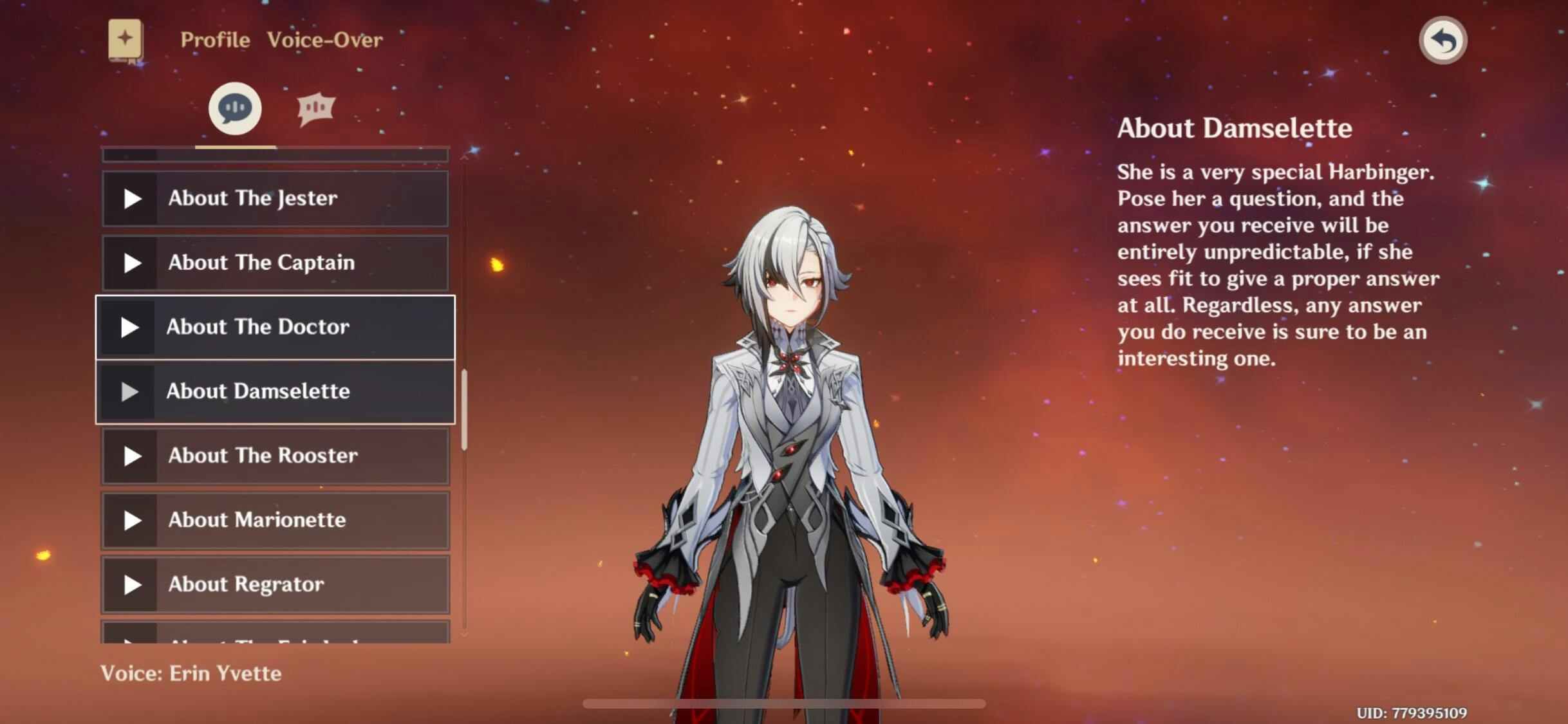Play the About The Jester voice line

tap(133, 198)
